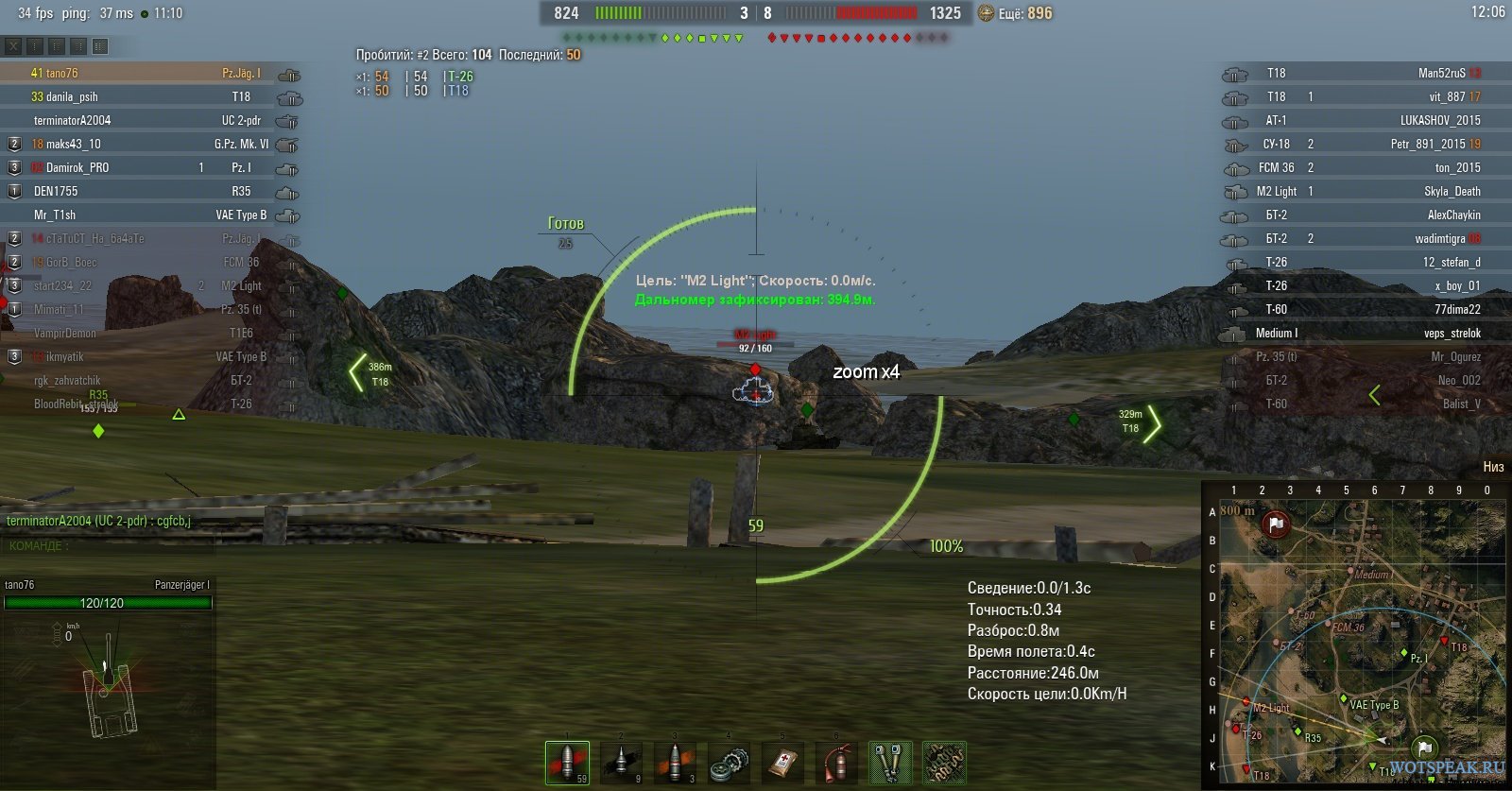The image size is (1512, 791).
Task: Use the repair kit consumable
Action: (729, 762)
